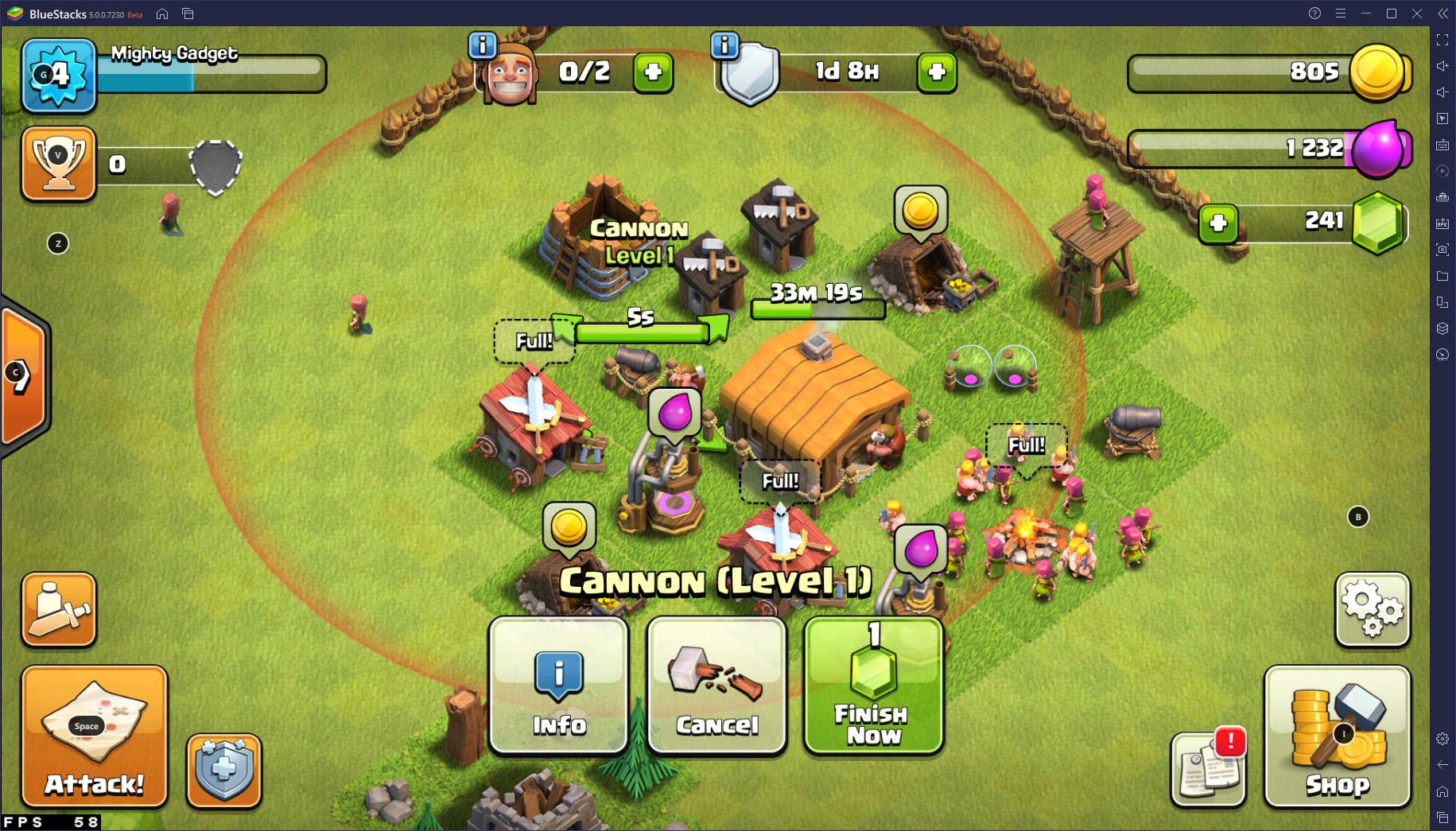
Task: Open the Shop
Action: click(x=1337, y=736)
